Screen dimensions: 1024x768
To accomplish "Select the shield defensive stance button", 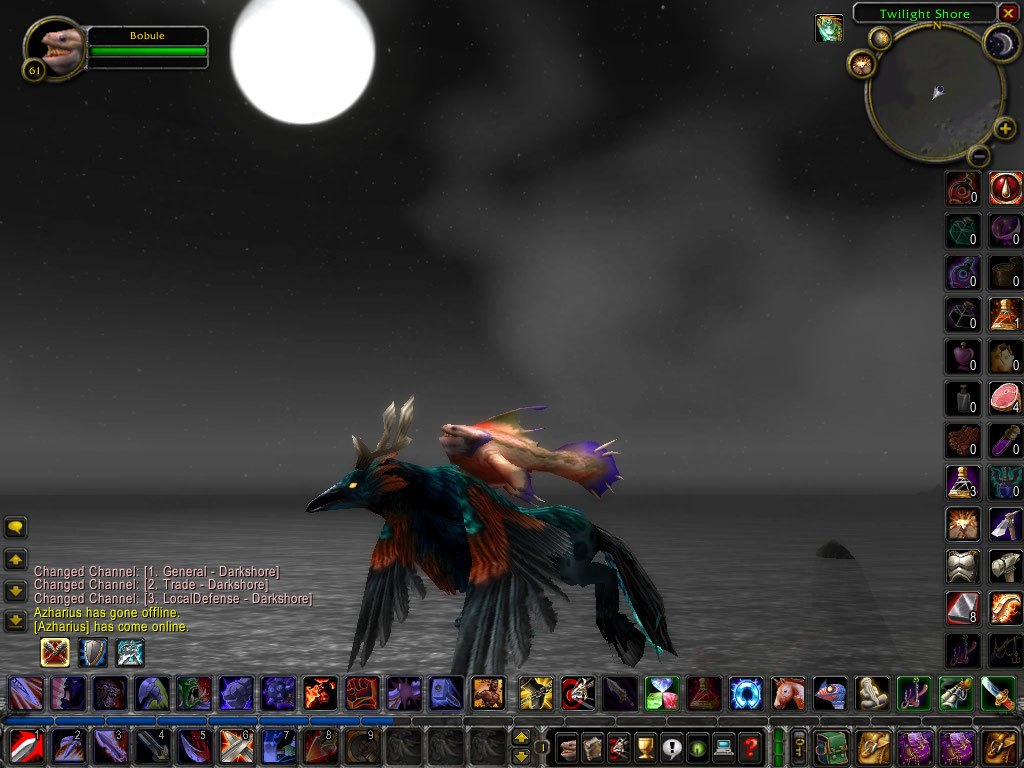I will point(93,653).
